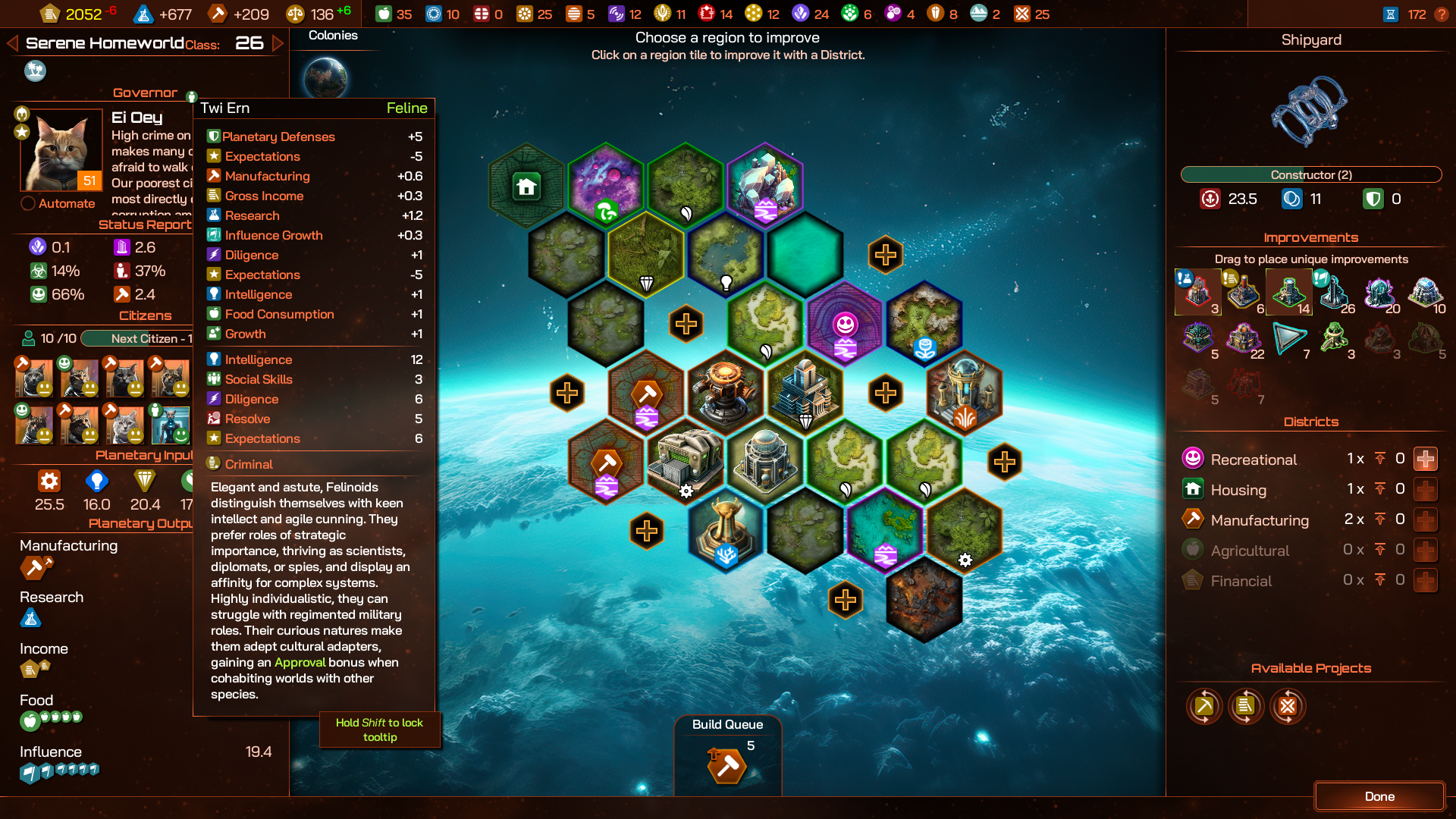The width and height of the screenshot is (1456, 819).
Task: Go to the previous colony arrow
Action: 12,43
